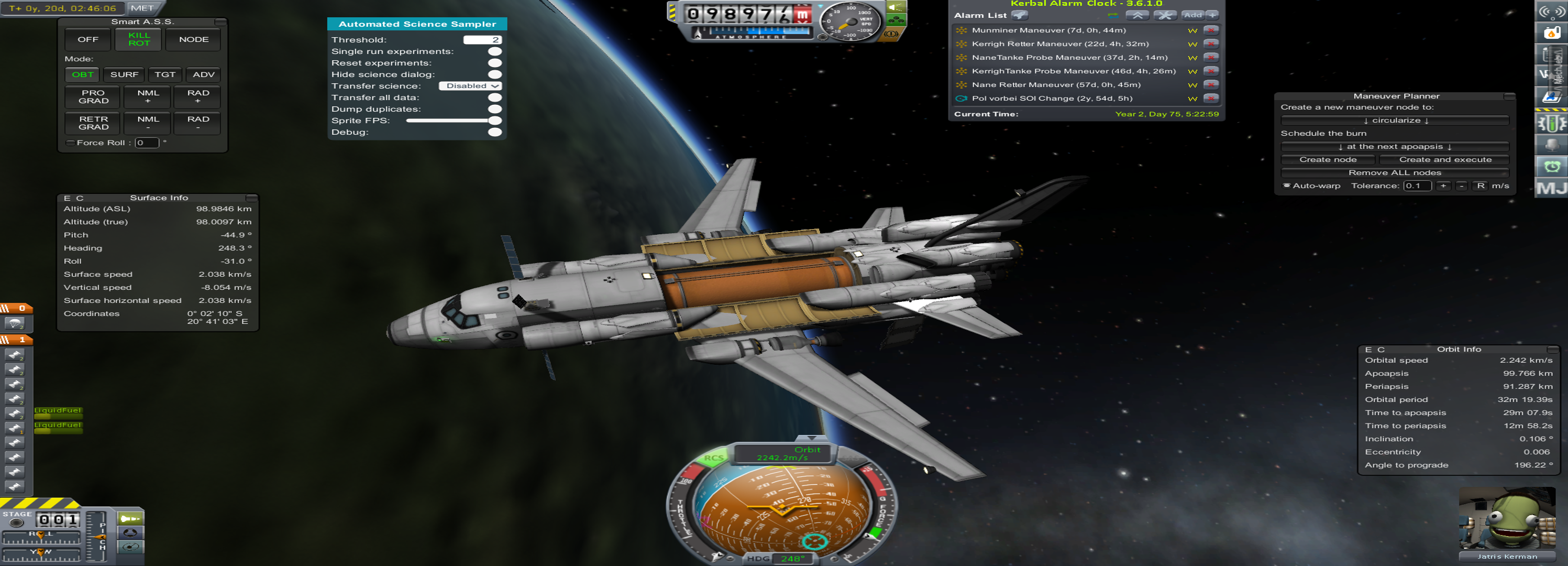1568x566 pixels.
Task: Click the Threshold input field
Action: coord(482,40)
